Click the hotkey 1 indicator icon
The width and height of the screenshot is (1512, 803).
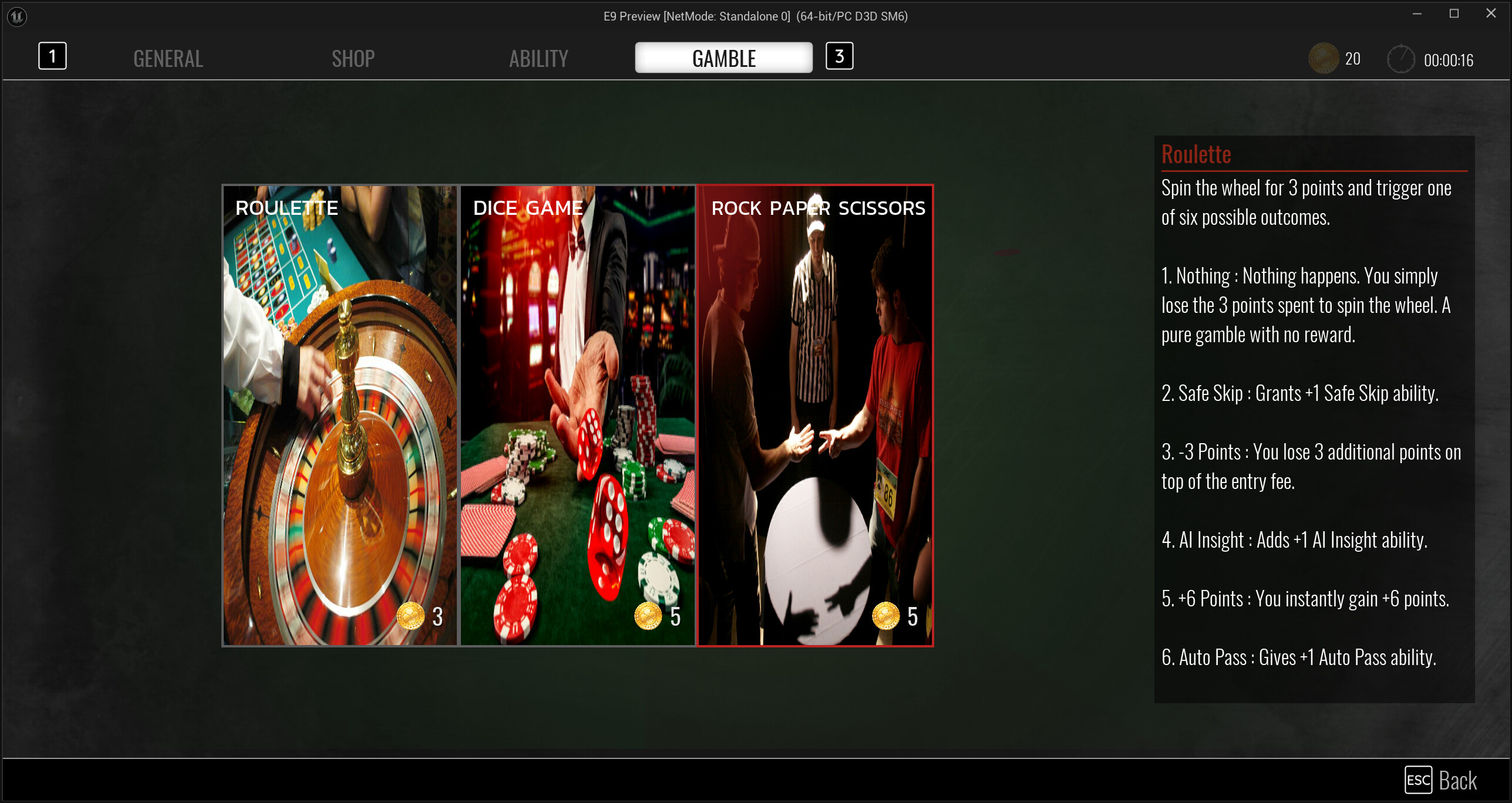point(52,56)
